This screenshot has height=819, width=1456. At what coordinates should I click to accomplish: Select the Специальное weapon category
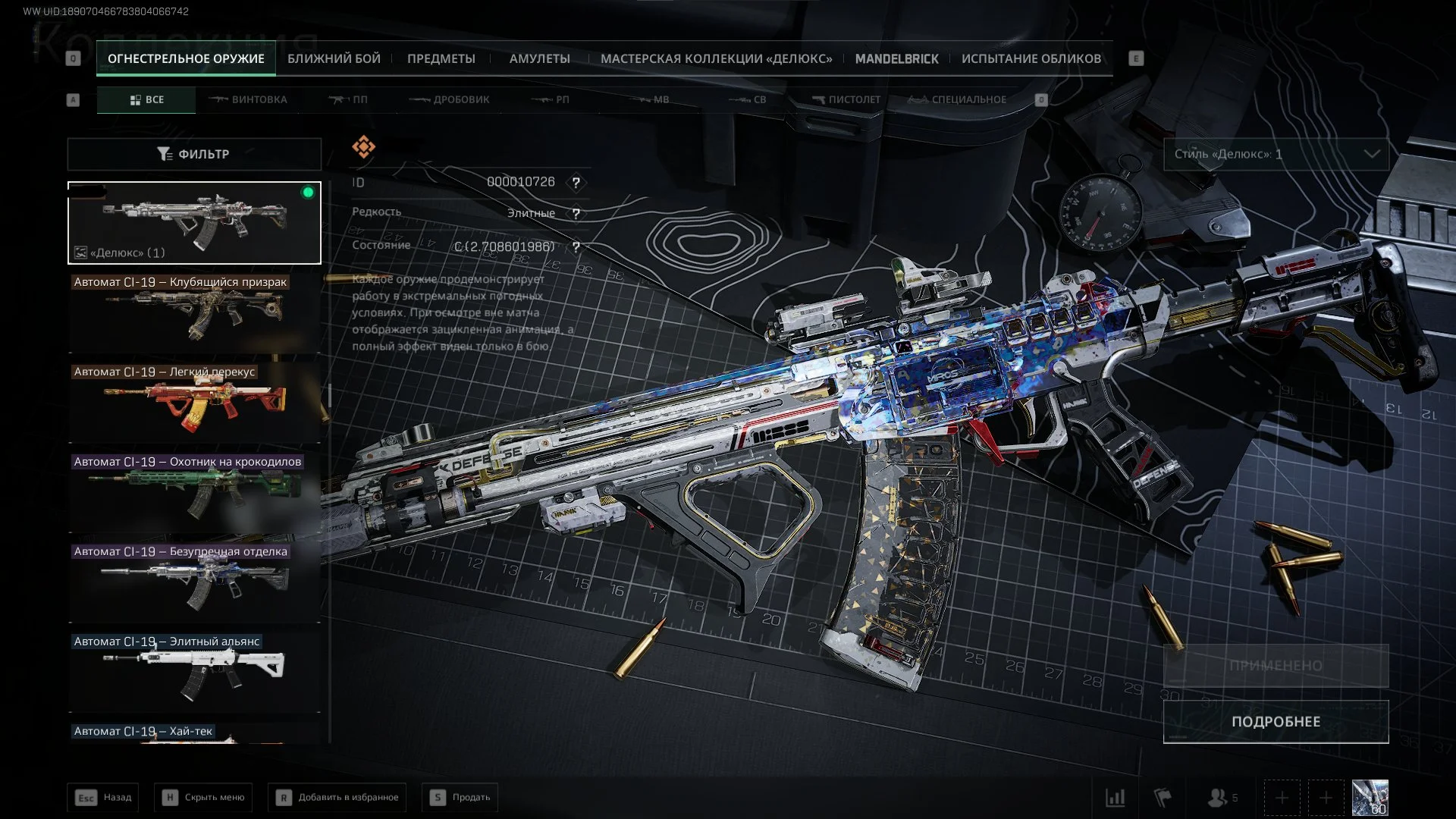(958, 99)
